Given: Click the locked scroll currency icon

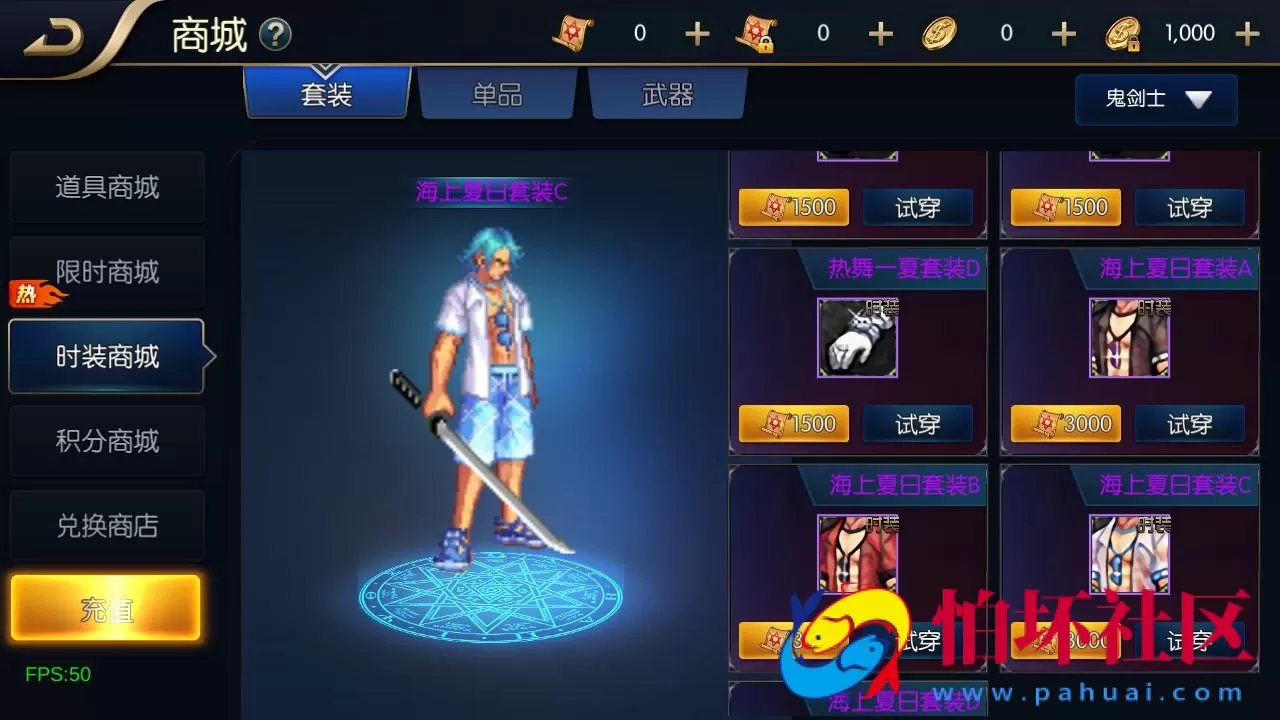Looking at the screenshot, I should pyautogui.click(x=756, y=32).
